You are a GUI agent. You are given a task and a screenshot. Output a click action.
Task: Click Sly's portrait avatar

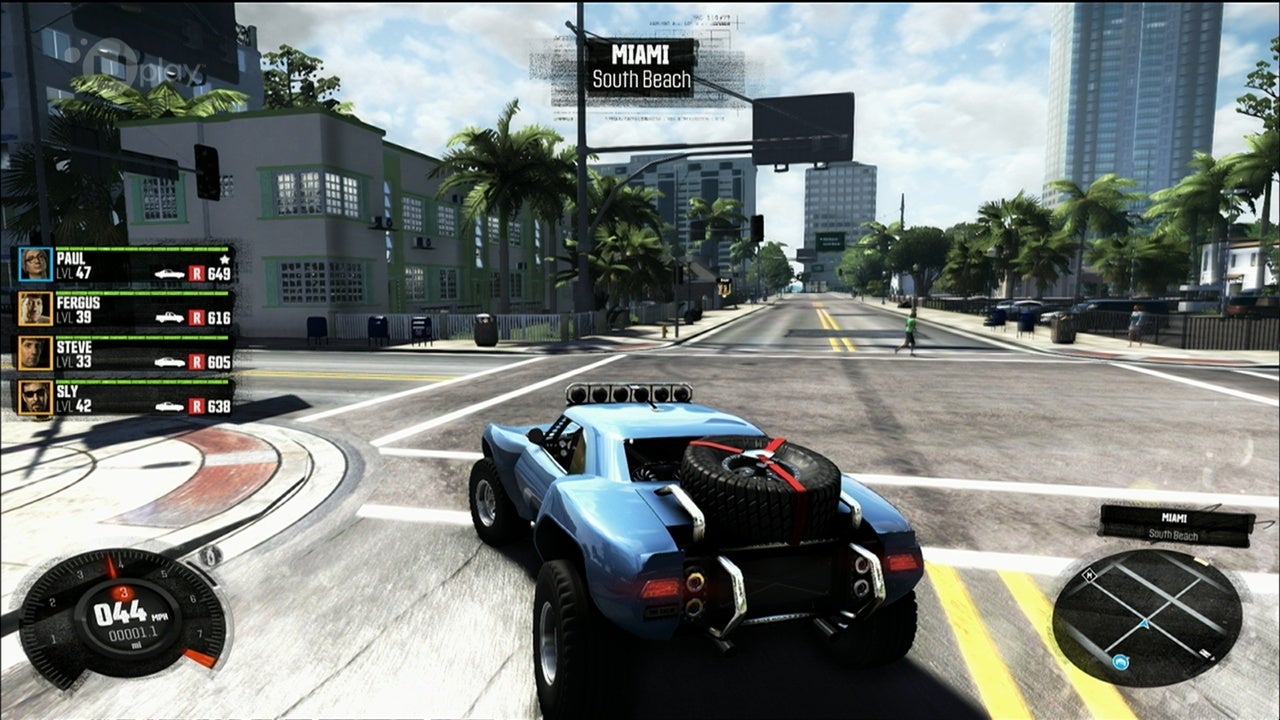point(35,397)
